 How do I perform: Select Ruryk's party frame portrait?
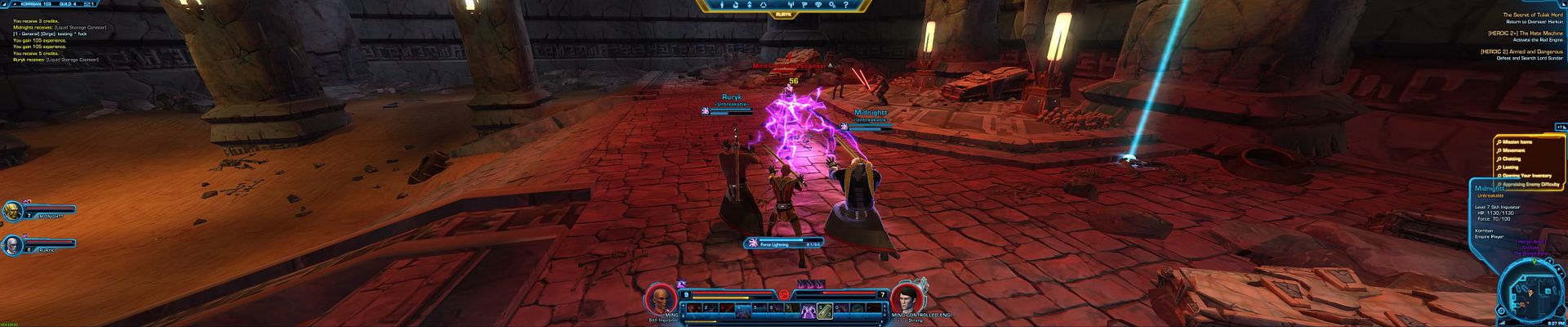[12, 244]
